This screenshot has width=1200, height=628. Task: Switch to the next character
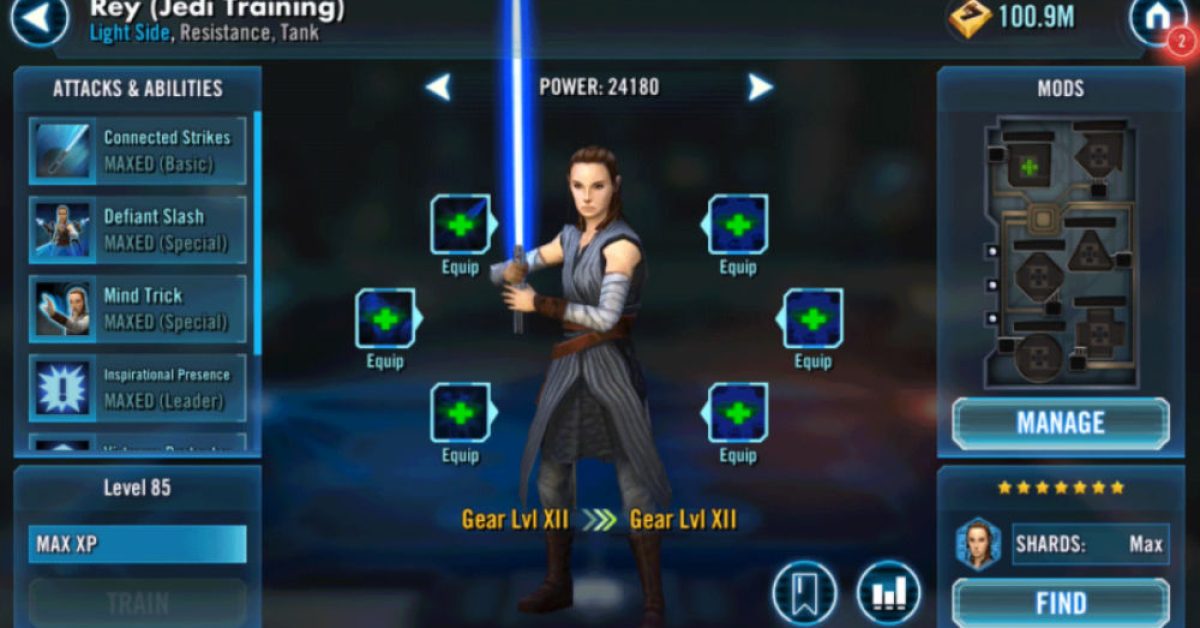(760, 88)
